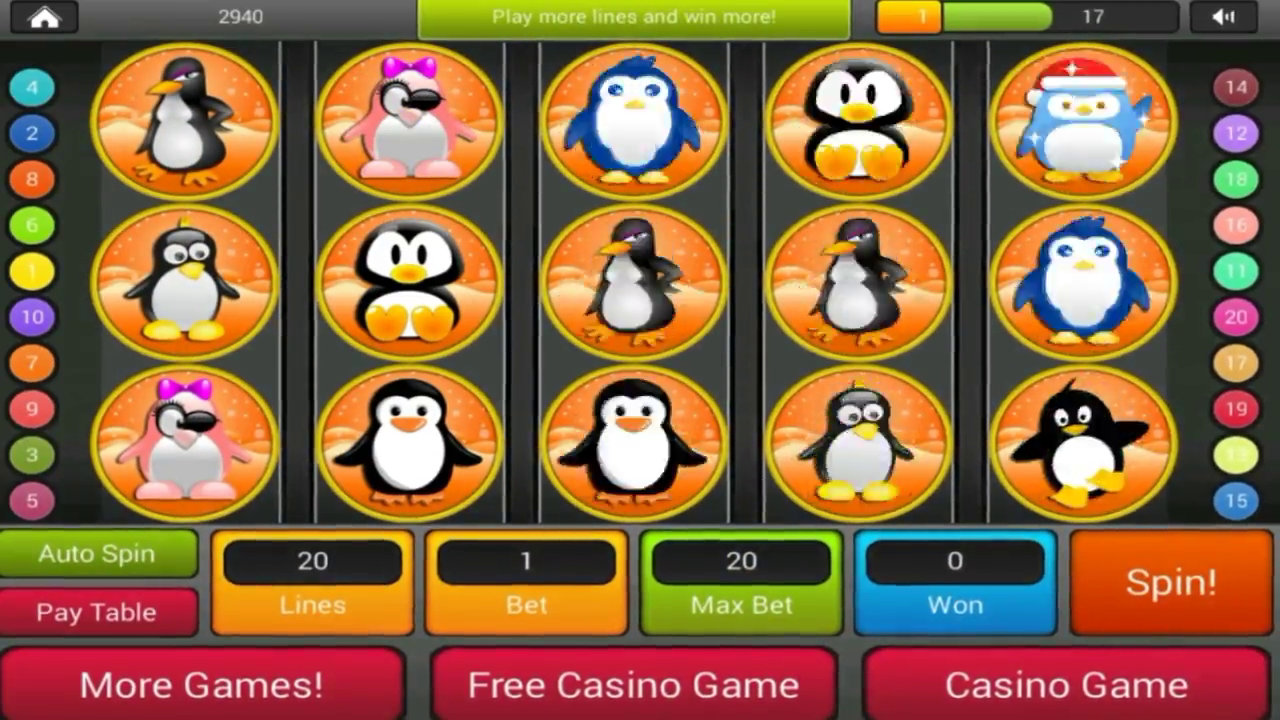The image size is (1280, 720).
Task: Open More Games!
Action: tap(200, 685)
